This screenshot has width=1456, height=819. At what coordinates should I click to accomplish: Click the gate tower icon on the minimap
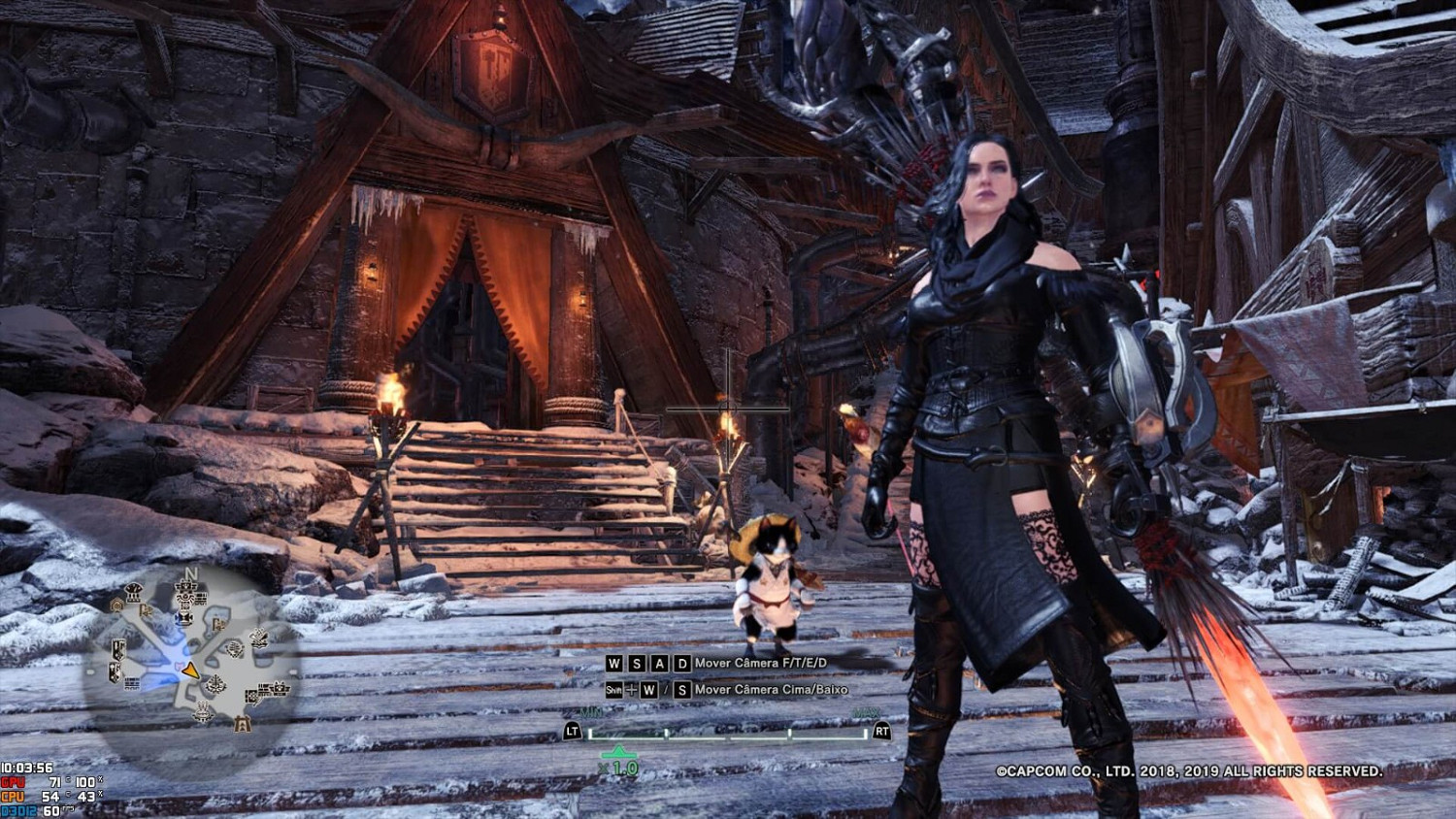[x=243, y=725]
